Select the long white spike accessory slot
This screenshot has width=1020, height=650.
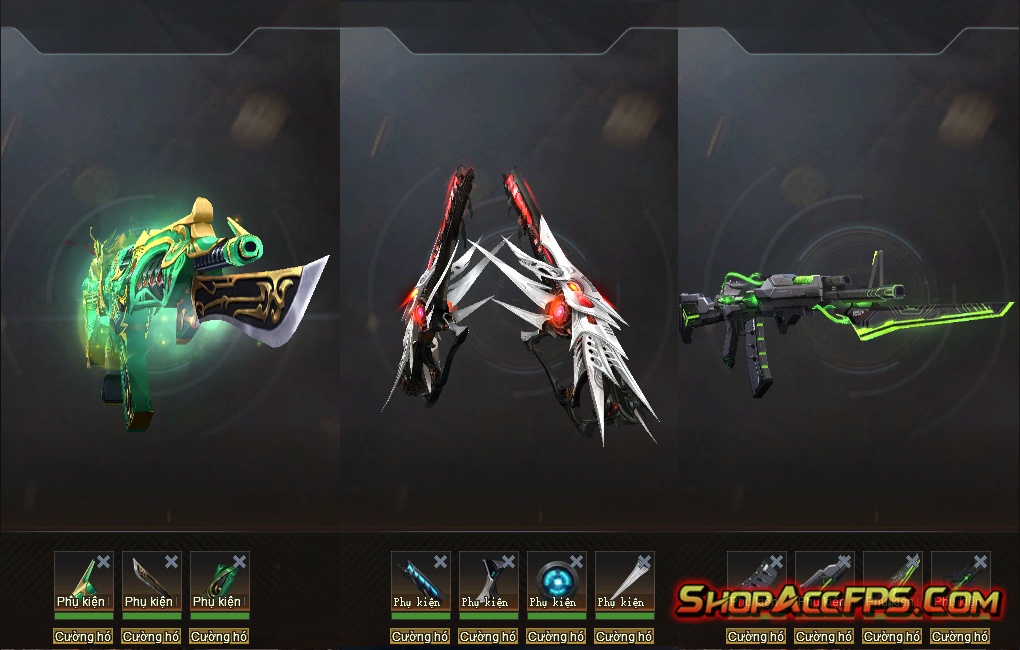(624, 580)
